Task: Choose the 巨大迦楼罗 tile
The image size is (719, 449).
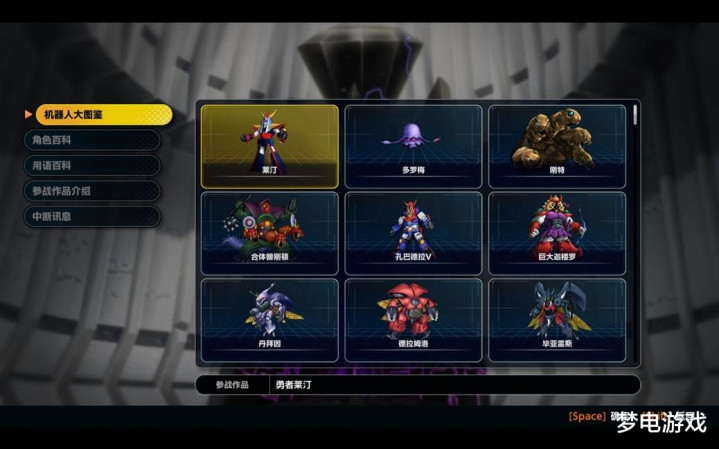Action: 557,233
